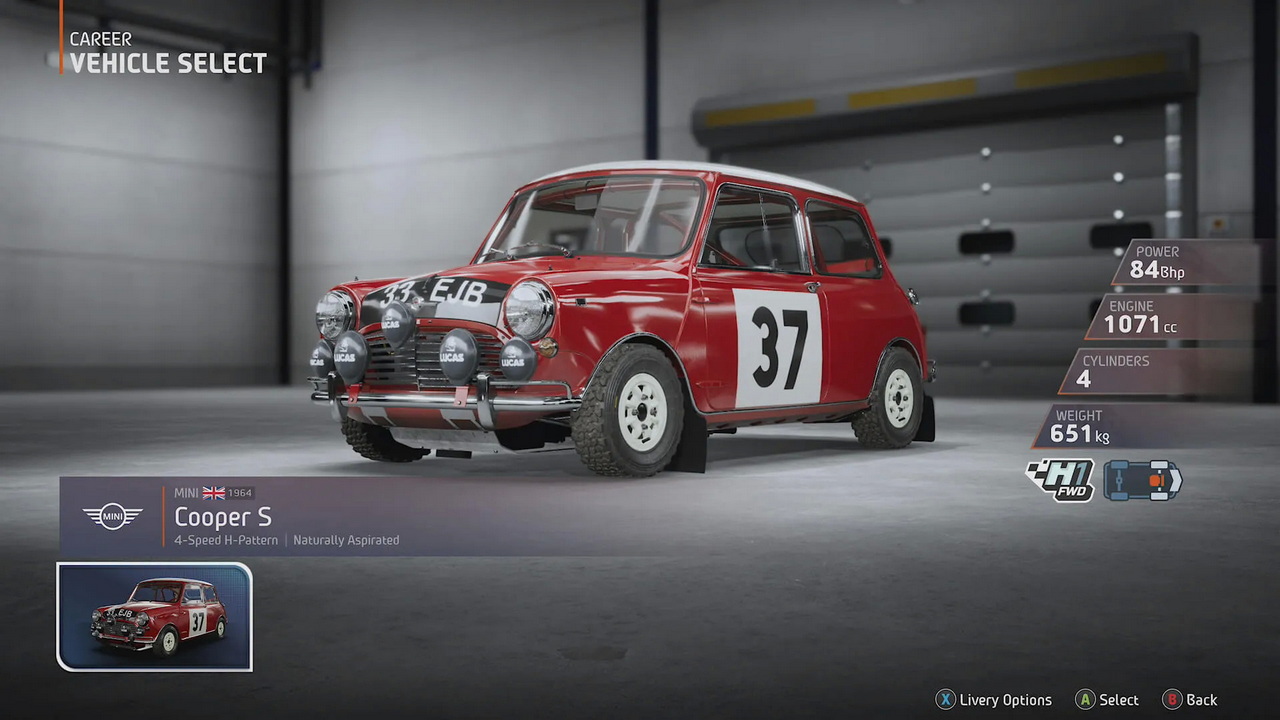Click the MINI logo badge
This screenshot has width=1280, height=720.
[x=112, y=517]
